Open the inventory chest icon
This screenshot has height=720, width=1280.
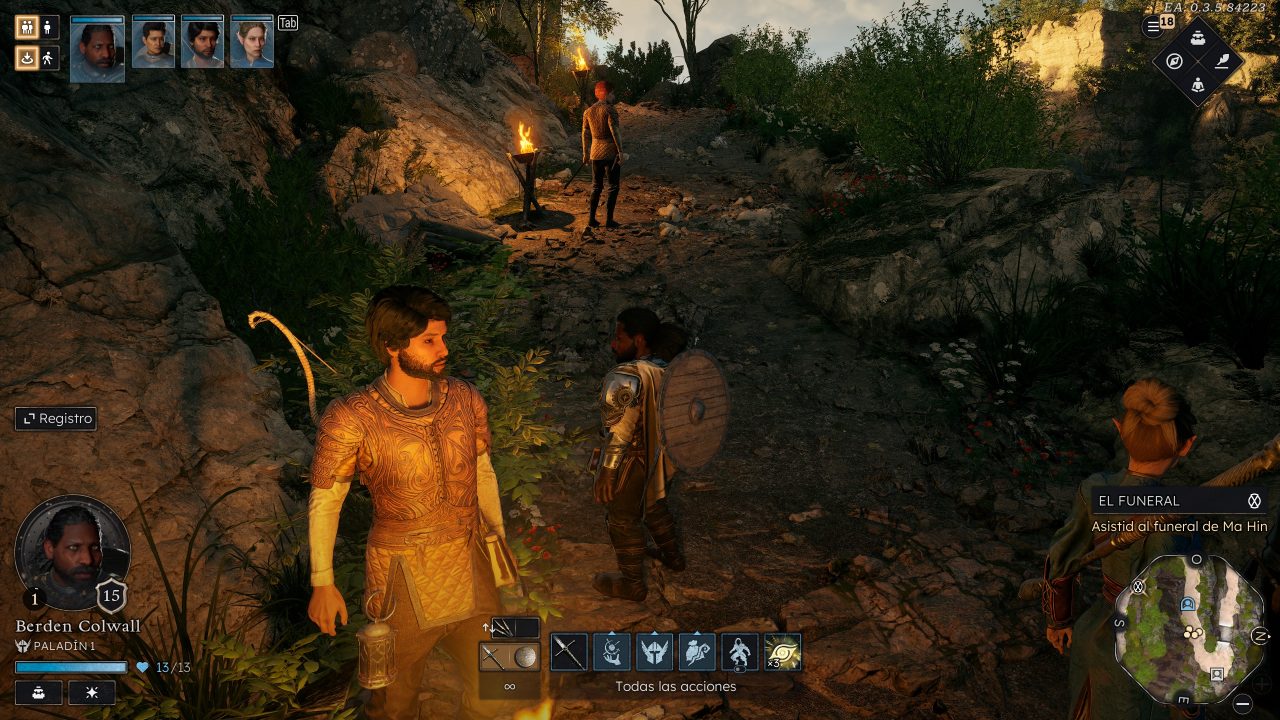[x=1198, y=37]
